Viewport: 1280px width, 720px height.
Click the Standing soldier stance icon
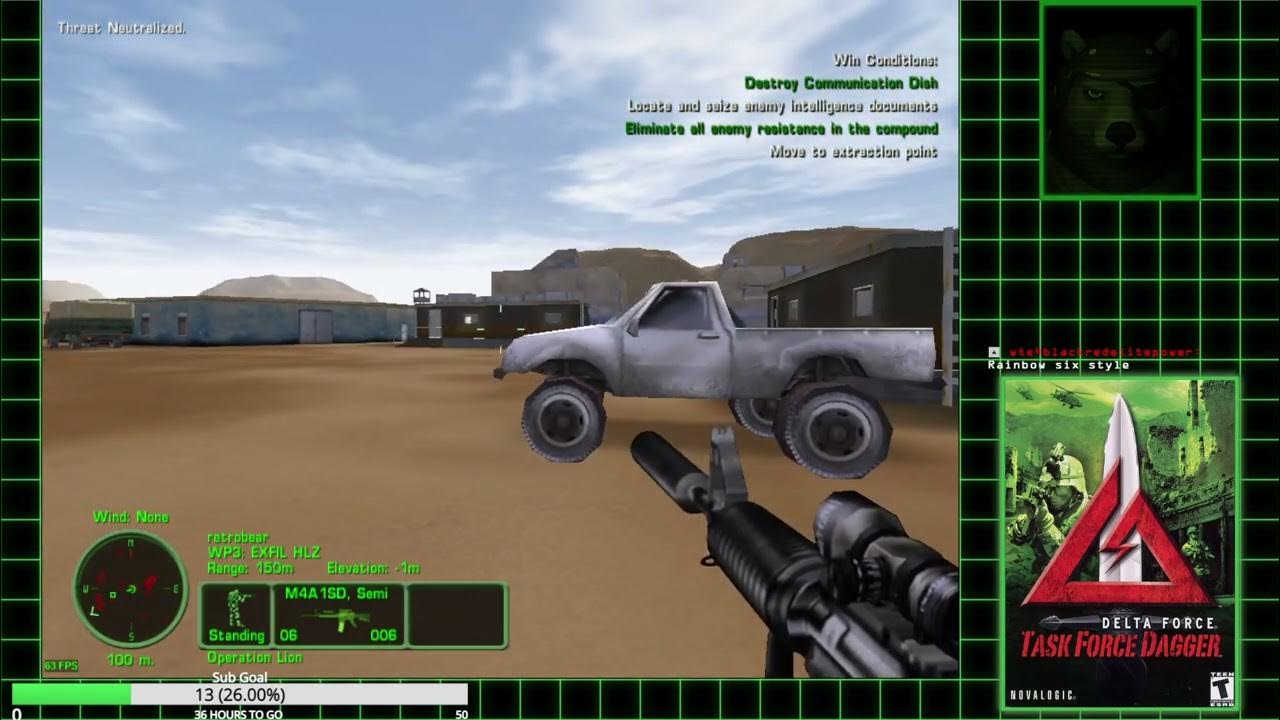click(236, 615)
